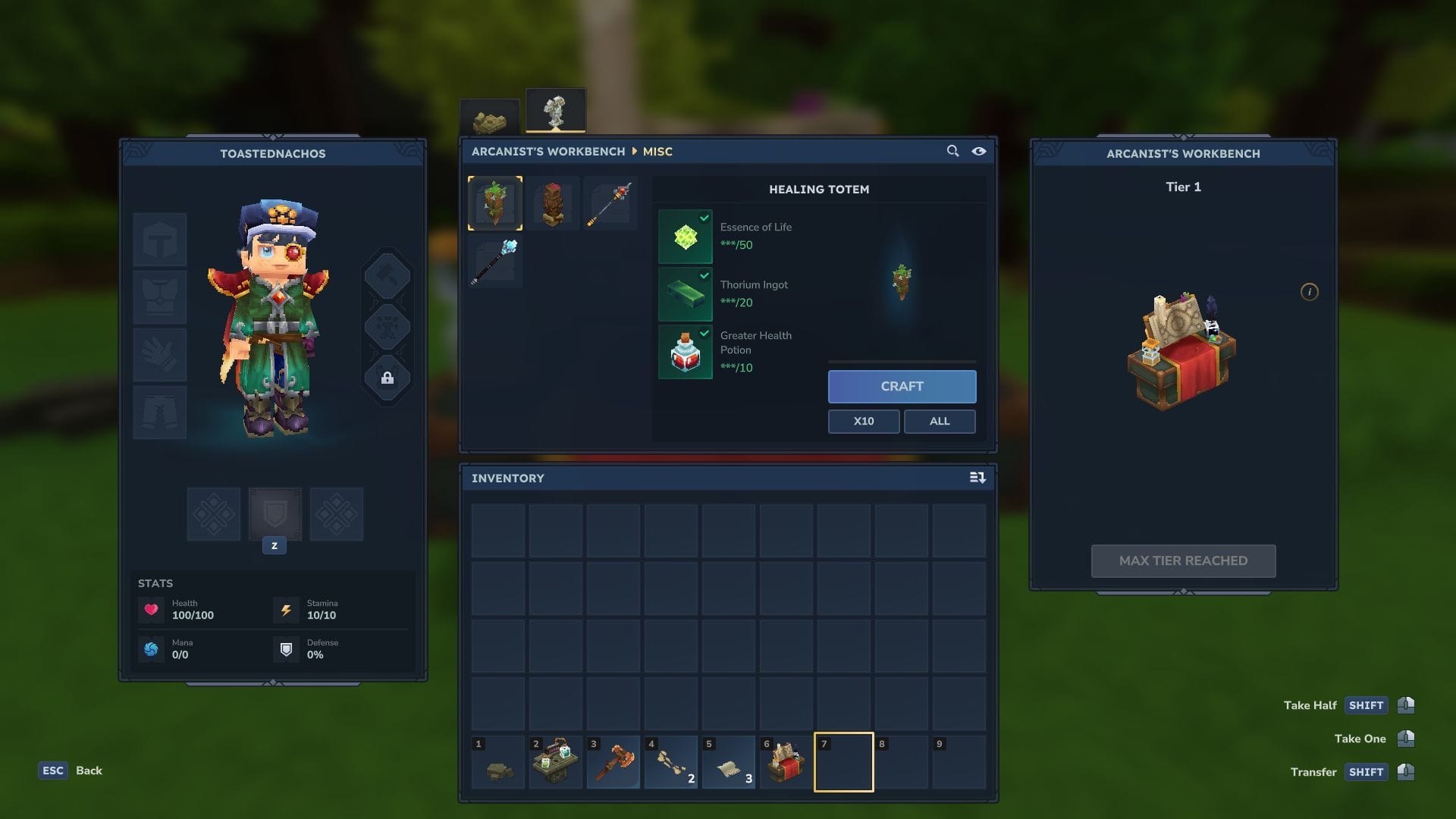Click the Essence of Life ingredient slot
Screen dimensions: 1456x819
point(686,237)
